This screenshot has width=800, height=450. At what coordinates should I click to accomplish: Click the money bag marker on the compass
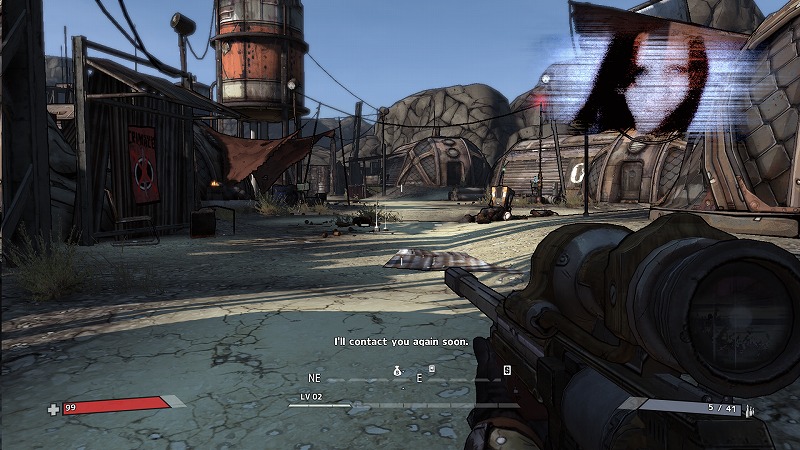pyautogui.click(x=397, y=371)
